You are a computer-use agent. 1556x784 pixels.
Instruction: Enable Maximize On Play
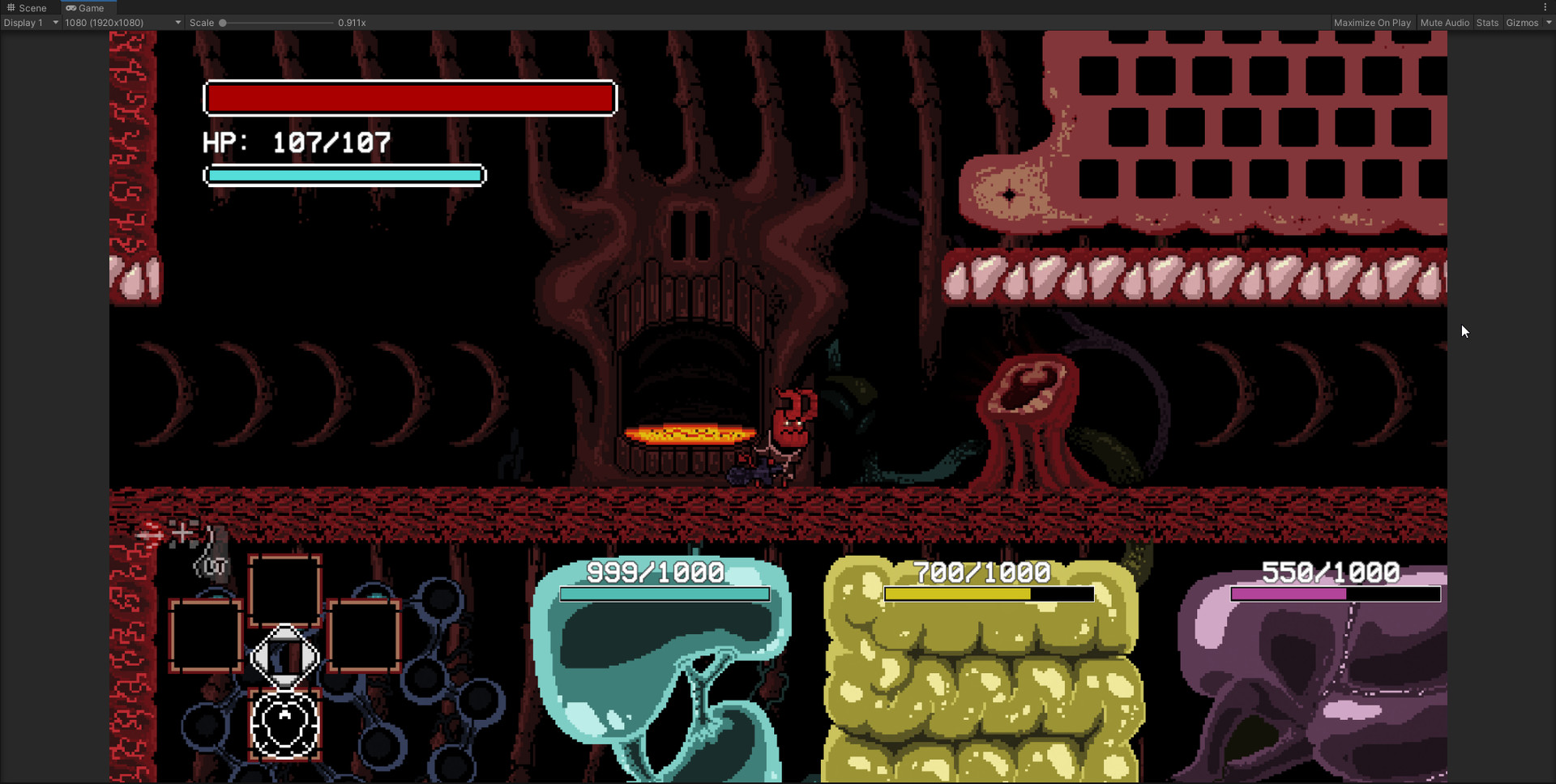pyautogui.click(x=1373, y=23)
